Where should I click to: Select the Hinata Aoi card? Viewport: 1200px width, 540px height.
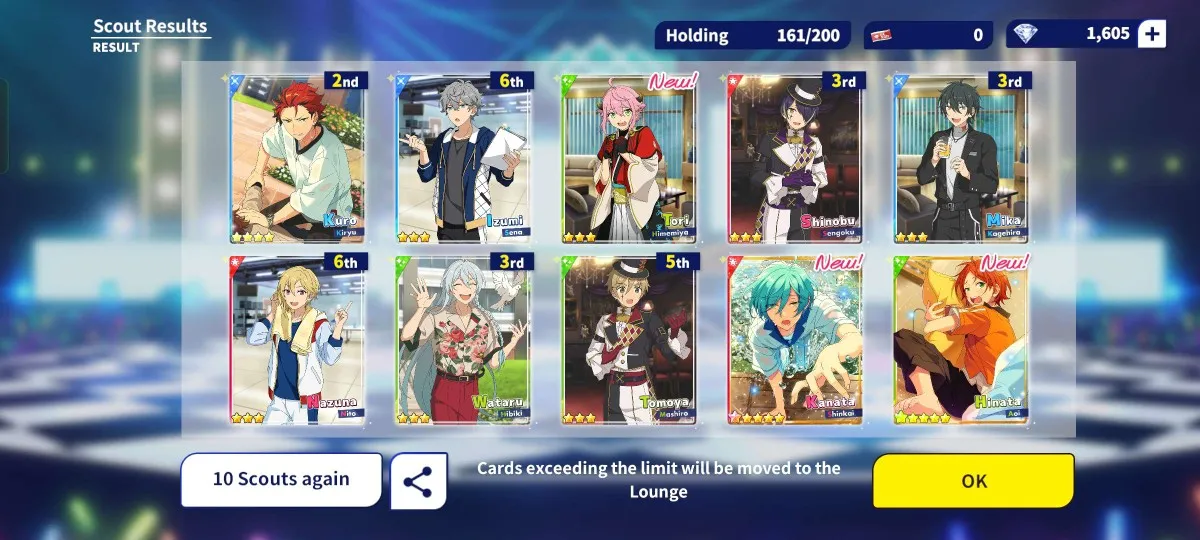click(963, 340)
